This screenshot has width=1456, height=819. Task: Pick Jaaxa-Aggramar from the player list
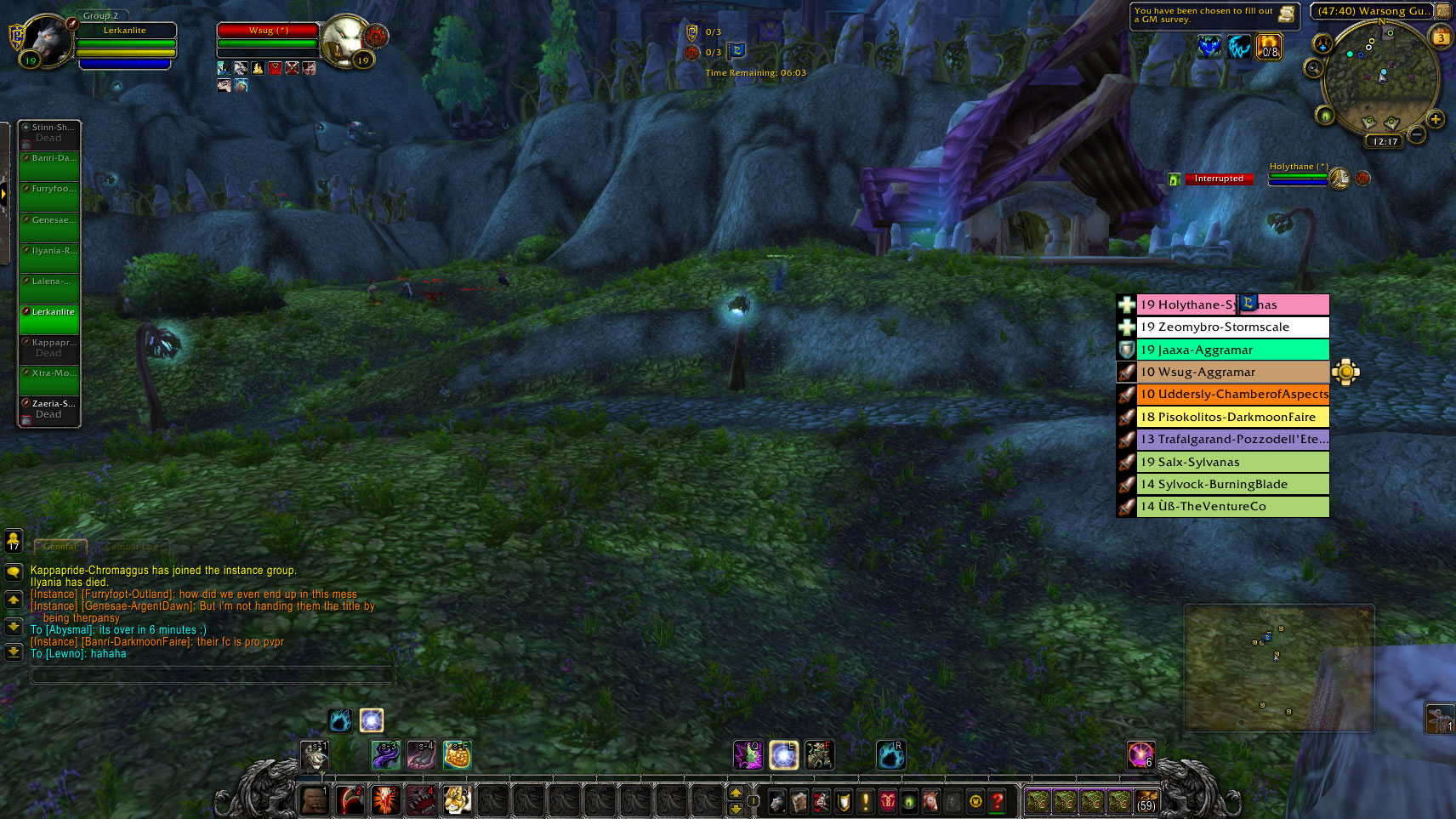1231,350
